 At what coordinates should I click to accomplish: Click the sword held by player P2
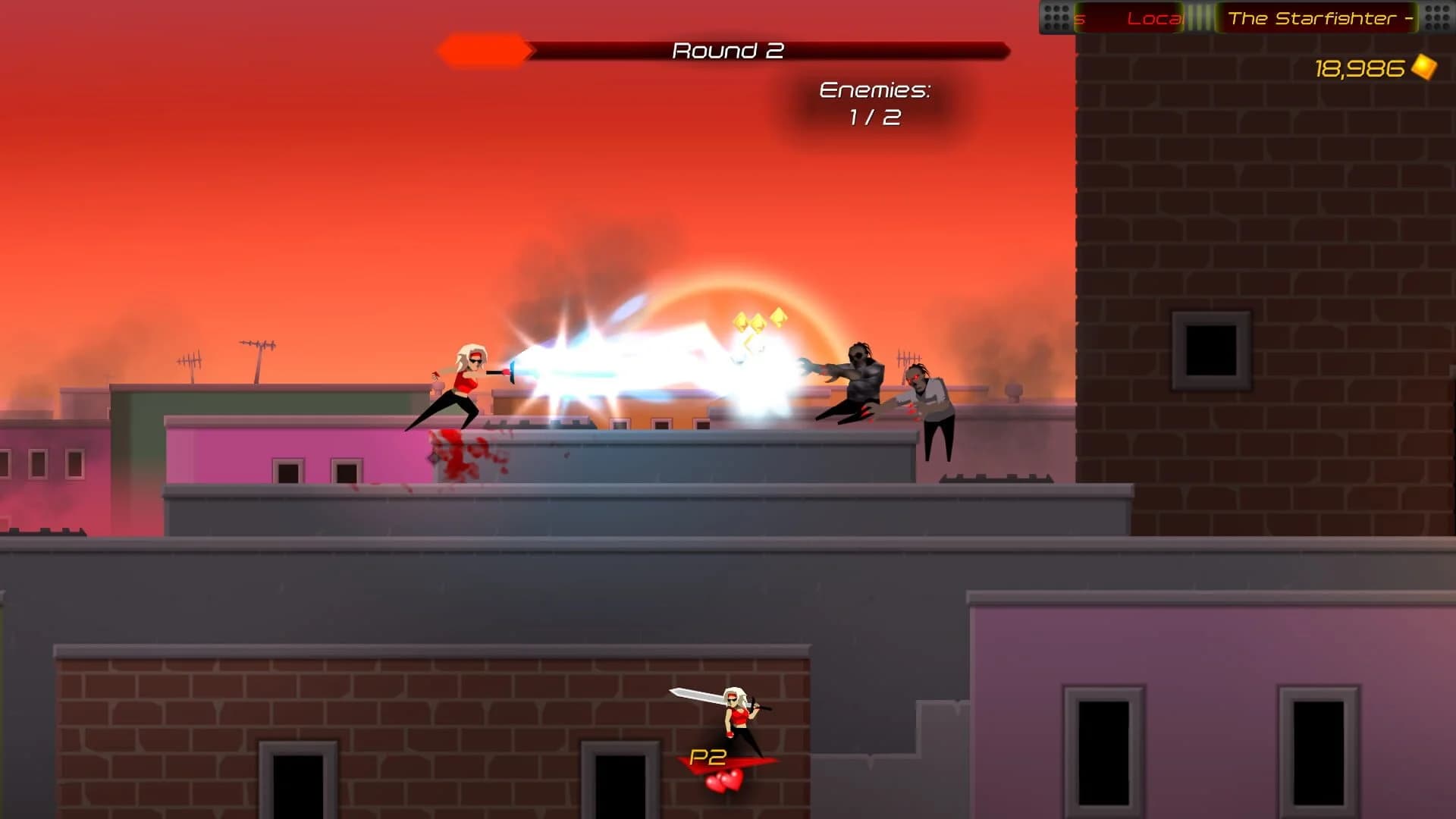click(694, 695)
